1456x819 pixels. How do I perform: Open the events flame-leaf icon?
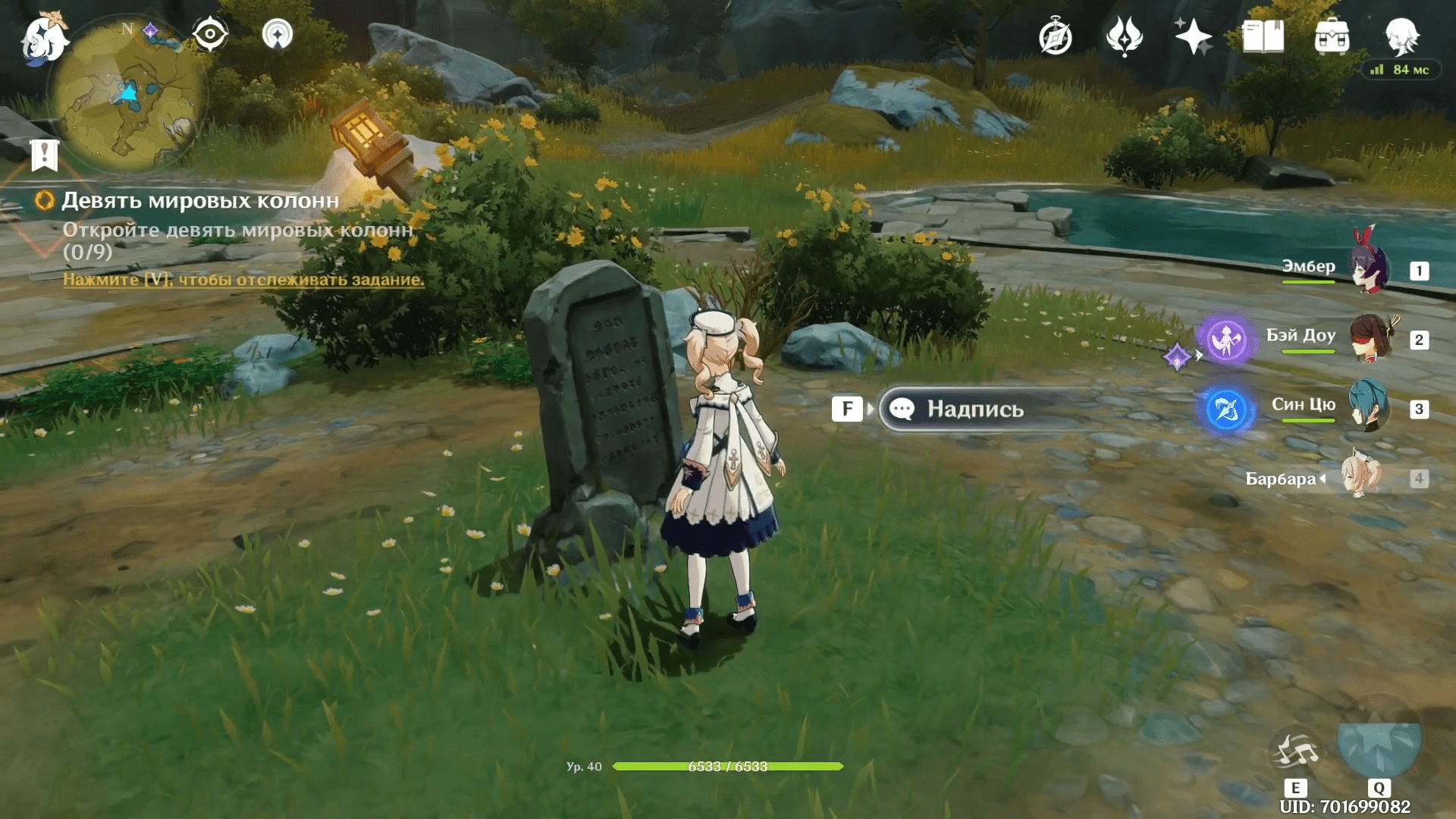click(1124, 36)
